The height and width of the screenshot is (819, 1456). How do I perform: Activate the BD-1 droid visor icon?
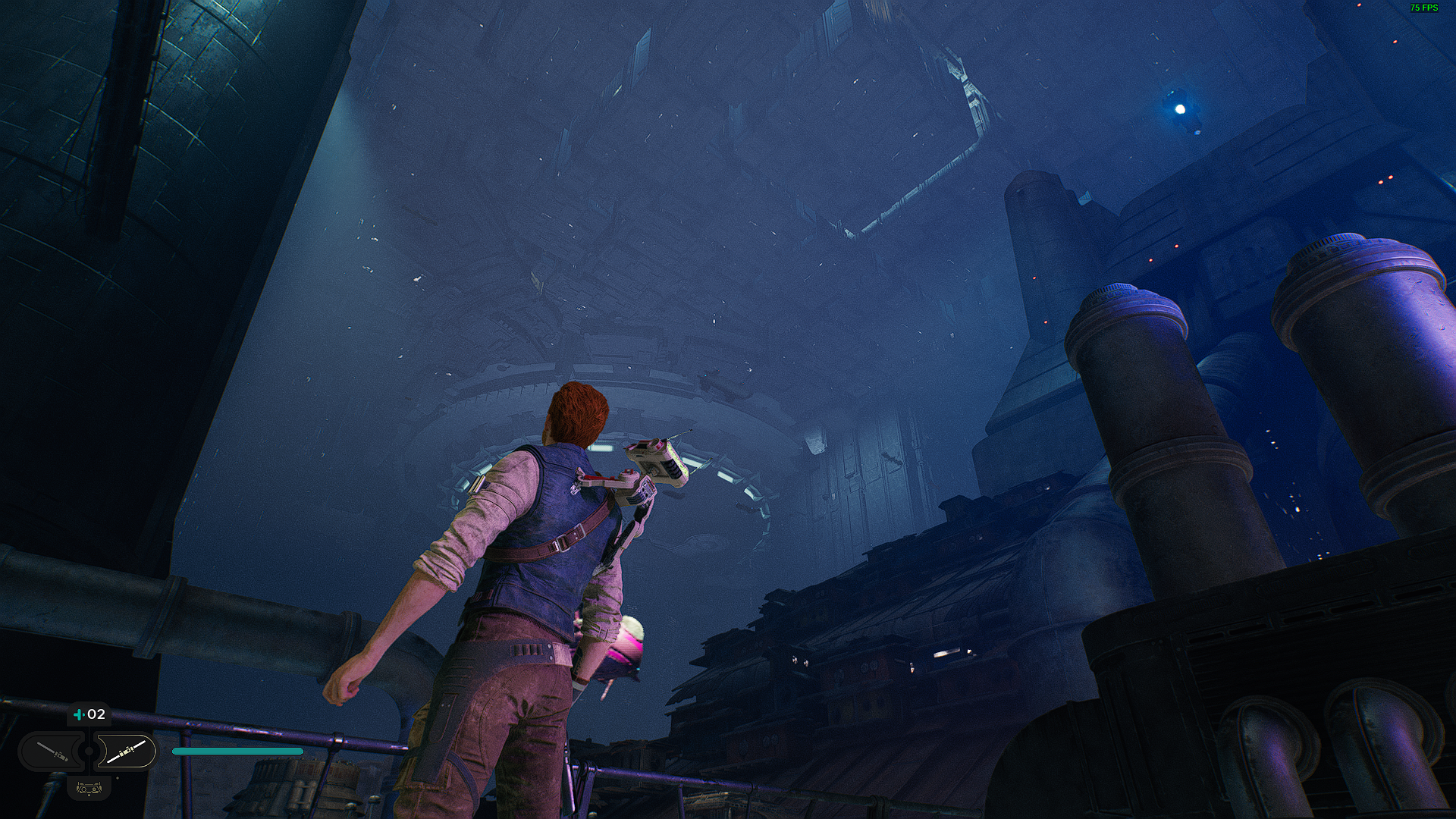point(89,789)
